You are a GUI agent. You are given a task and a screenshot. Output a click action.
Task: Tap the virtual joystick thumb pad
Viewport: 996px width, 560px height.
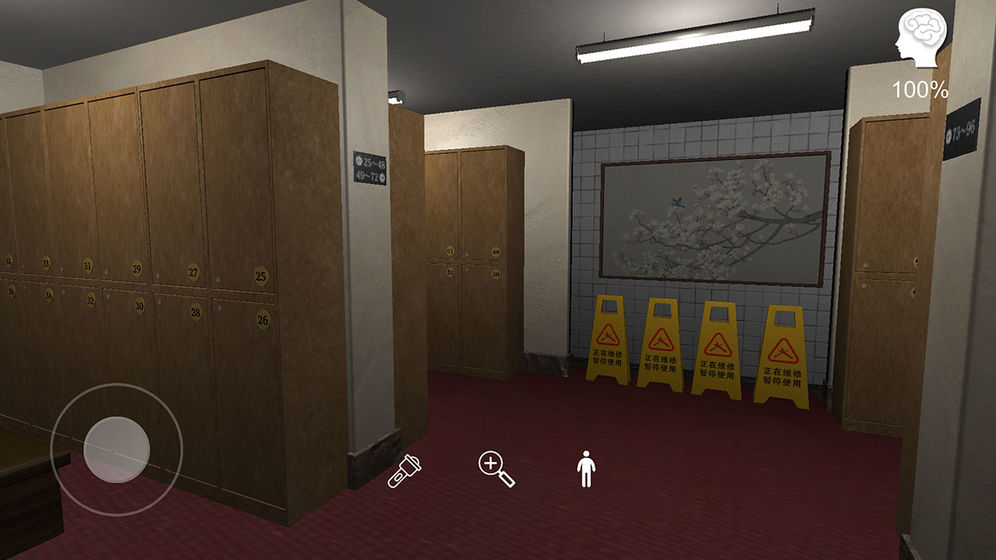tap(117, 449)
